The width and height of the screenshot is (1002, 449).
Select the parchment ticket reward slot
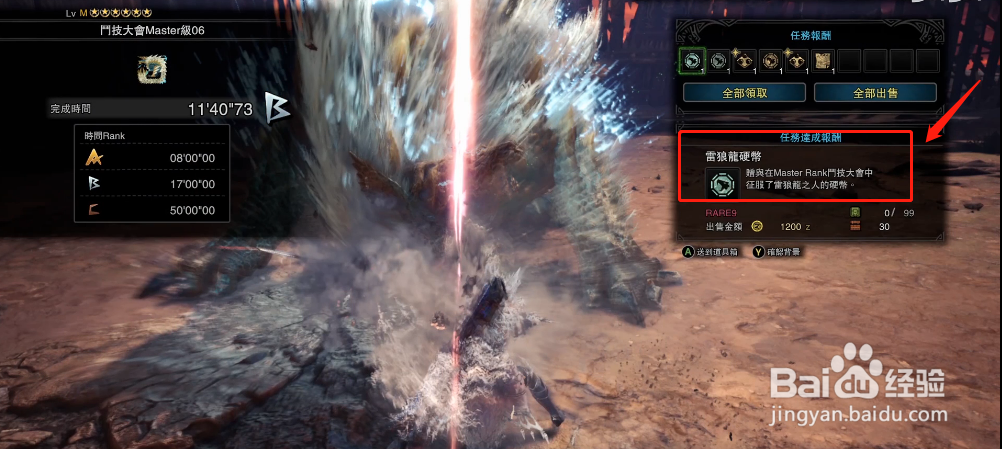tap(823, 61)
